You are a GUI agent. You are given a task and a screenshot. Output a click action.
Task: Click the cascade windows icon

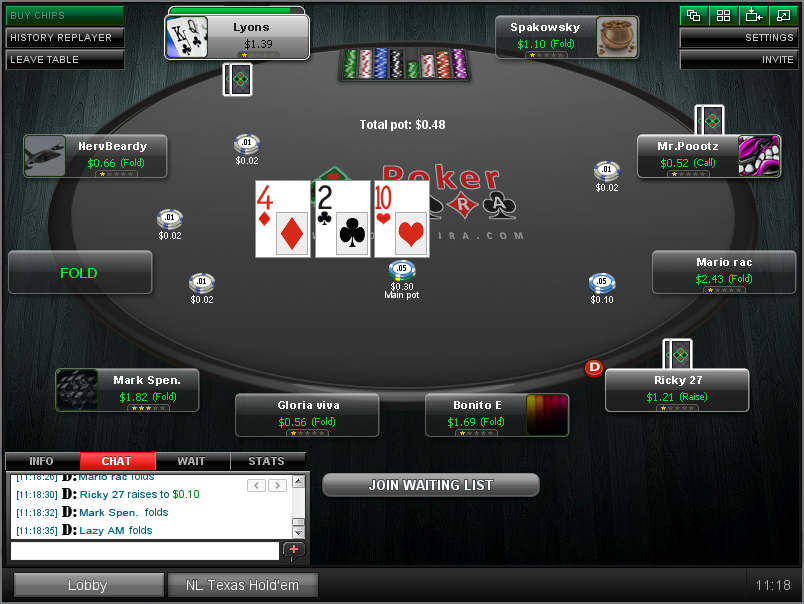pos(694,15)
